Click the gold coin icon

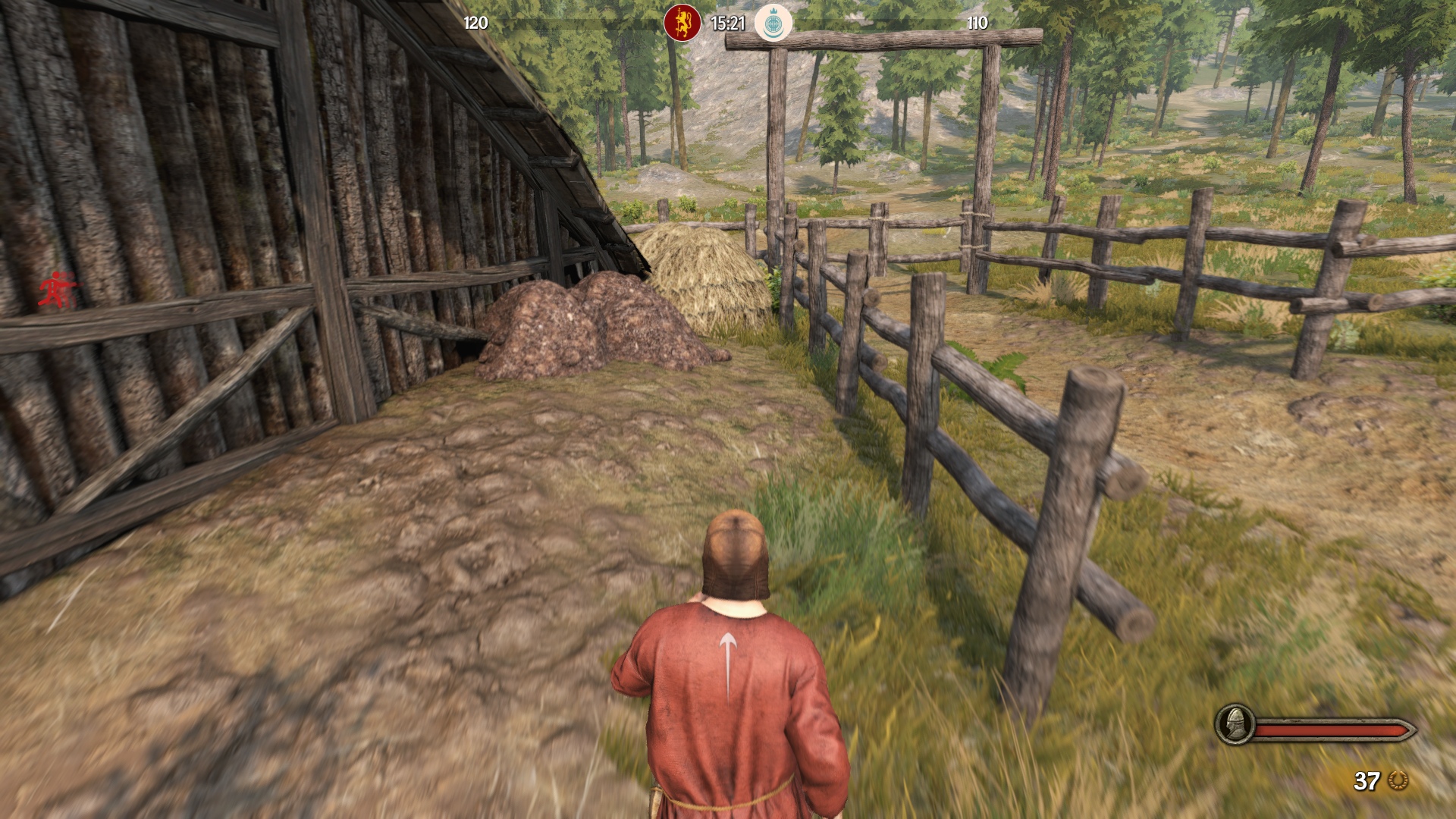pyautogui.click(x=1398, y=780)
